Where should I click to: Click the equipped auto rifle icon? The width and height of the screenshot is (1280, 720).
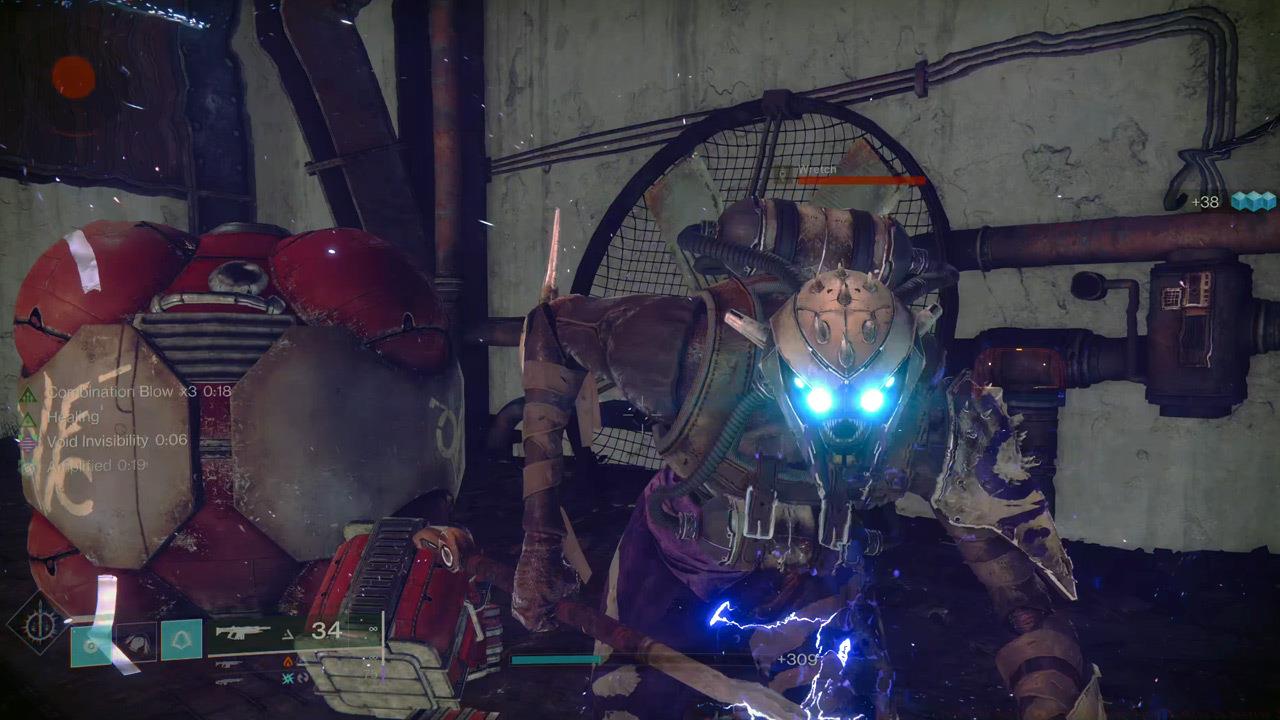(244, 632)
